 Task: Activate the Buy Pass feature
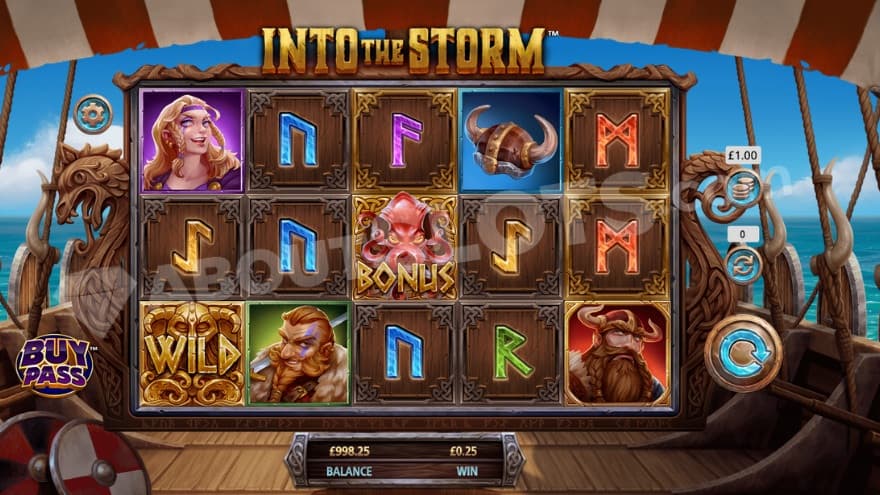[54, 365]
